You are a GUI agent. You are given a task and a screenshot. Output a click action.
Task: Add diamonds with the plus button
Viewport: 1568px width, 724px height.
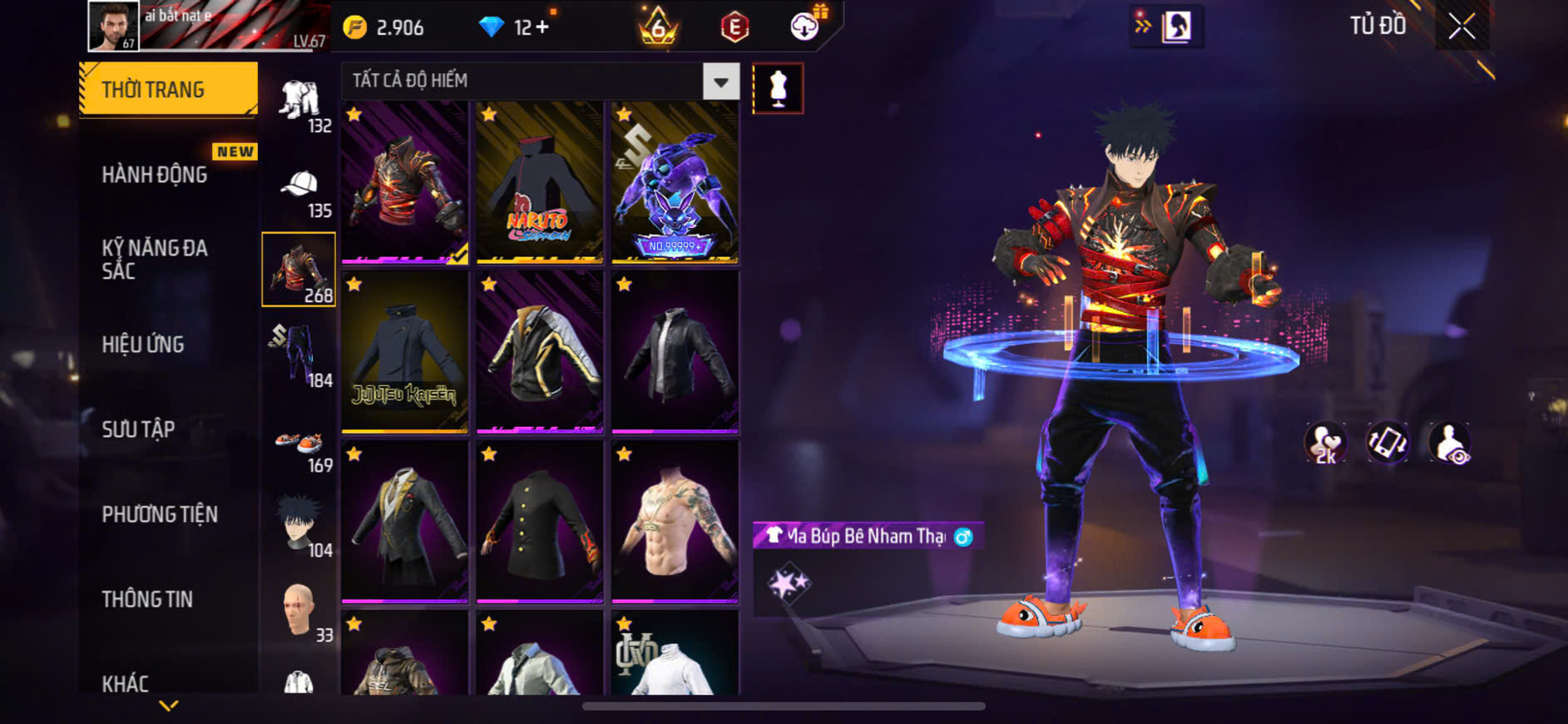pos(542,27)
